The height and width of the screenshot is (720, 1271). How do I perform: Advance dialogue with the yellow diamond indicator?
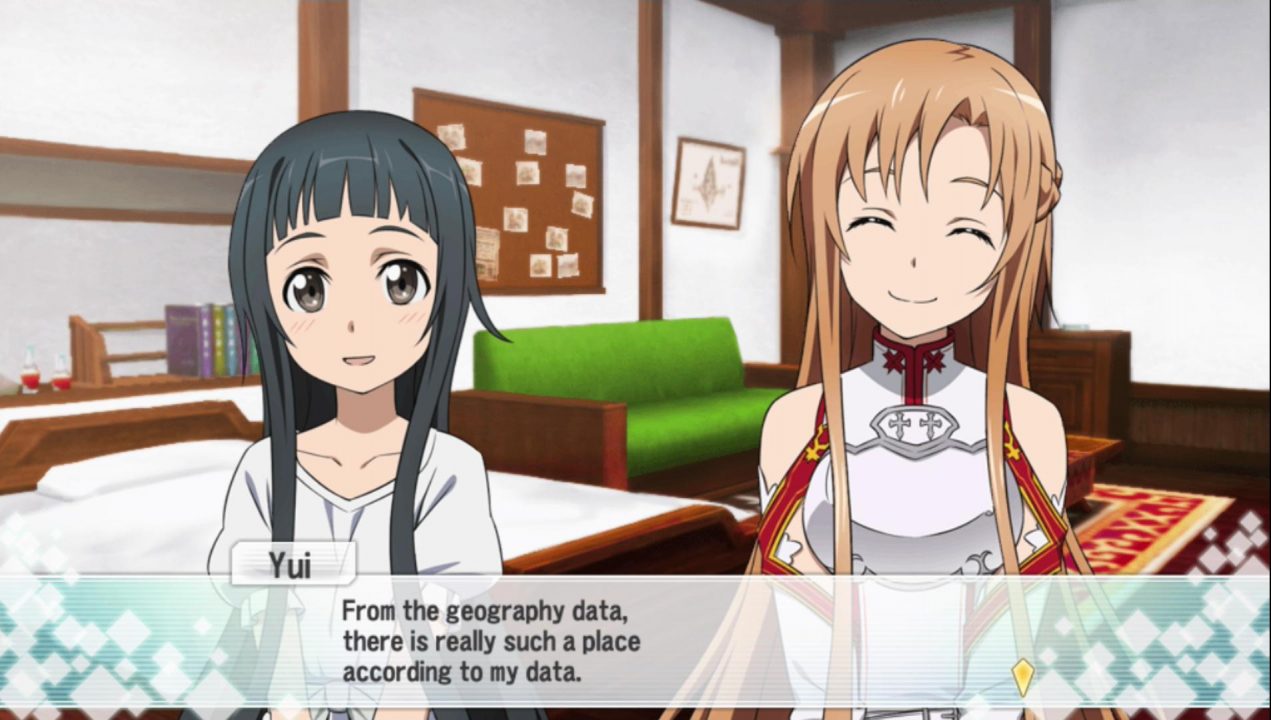point(1021,676)
